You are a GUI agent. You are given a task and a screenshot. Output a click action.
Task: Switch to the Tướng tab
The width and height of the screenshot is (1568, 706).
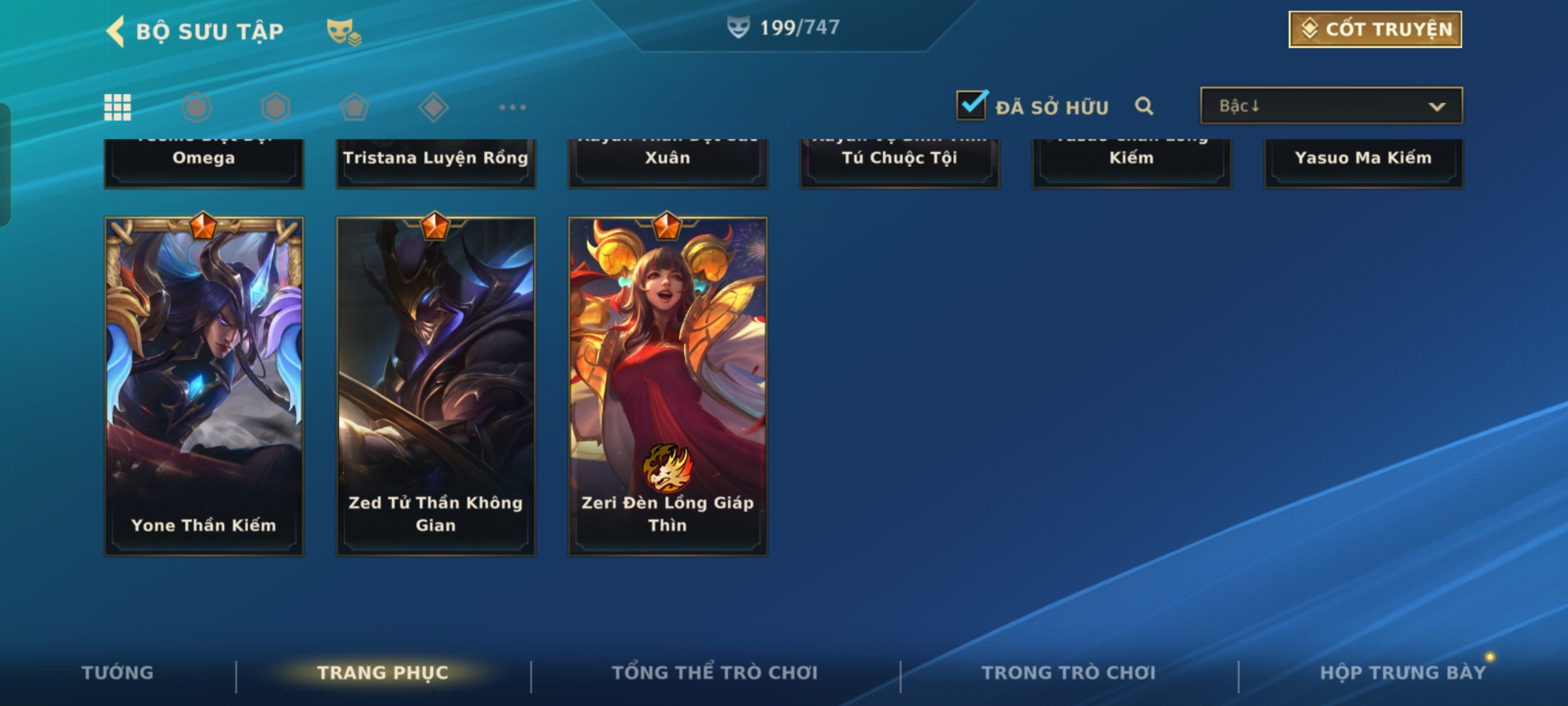click(x=118, y=673)
